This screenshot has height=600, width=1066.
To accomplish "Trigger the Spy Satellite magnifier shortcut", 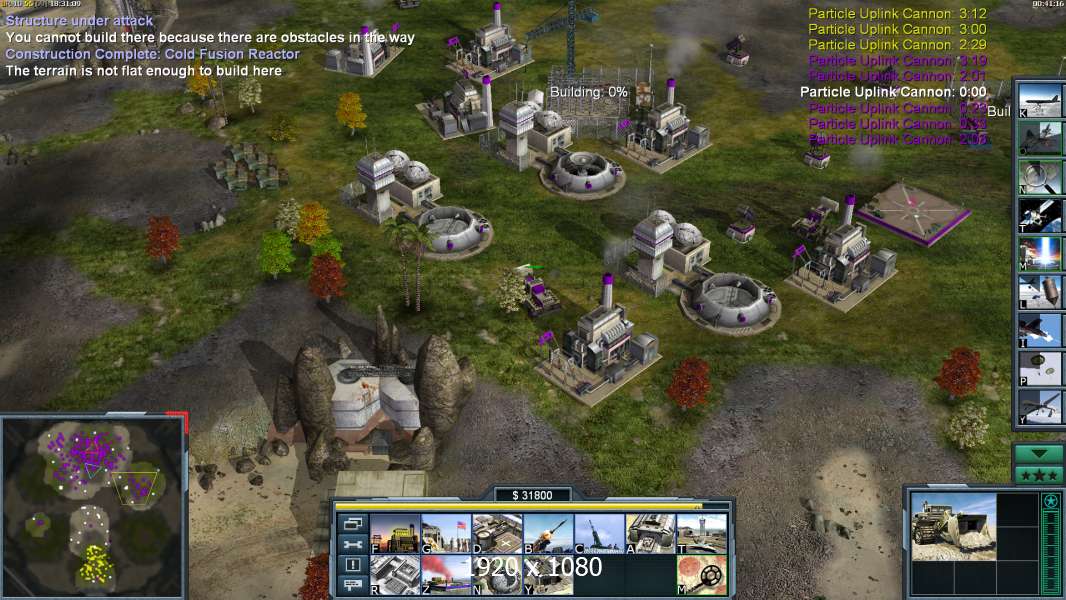I will pyautogui.click(x=1041, y=176).
